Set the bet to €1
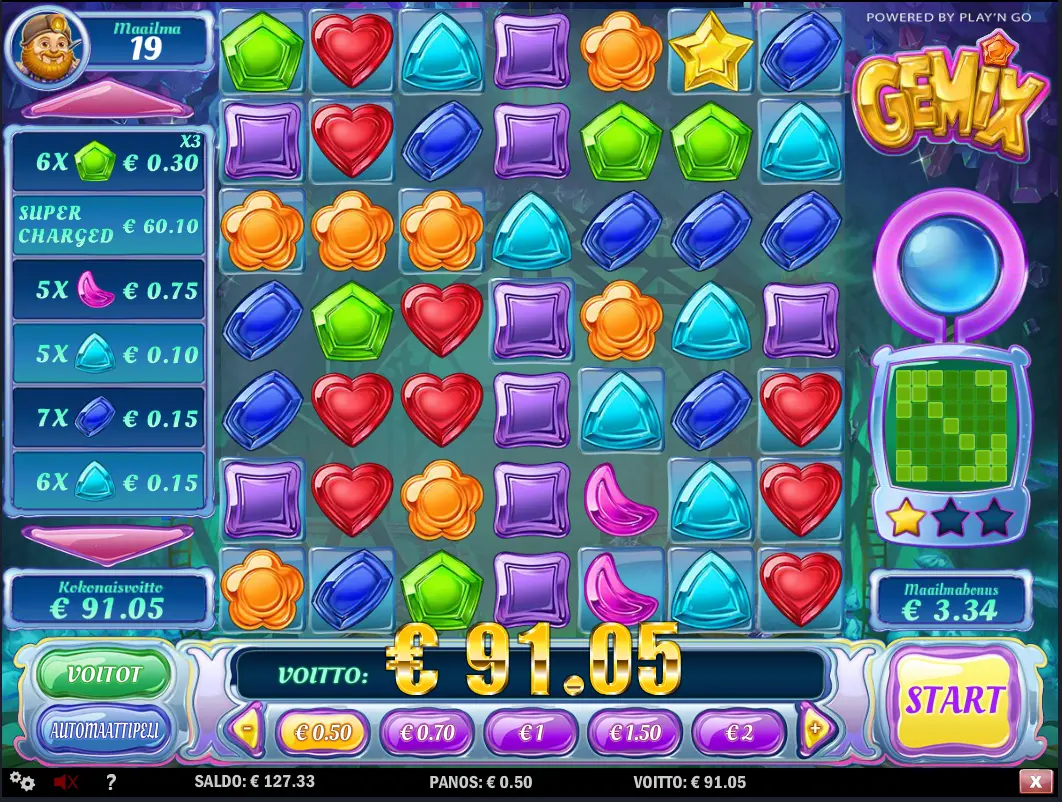 [530, 732]
